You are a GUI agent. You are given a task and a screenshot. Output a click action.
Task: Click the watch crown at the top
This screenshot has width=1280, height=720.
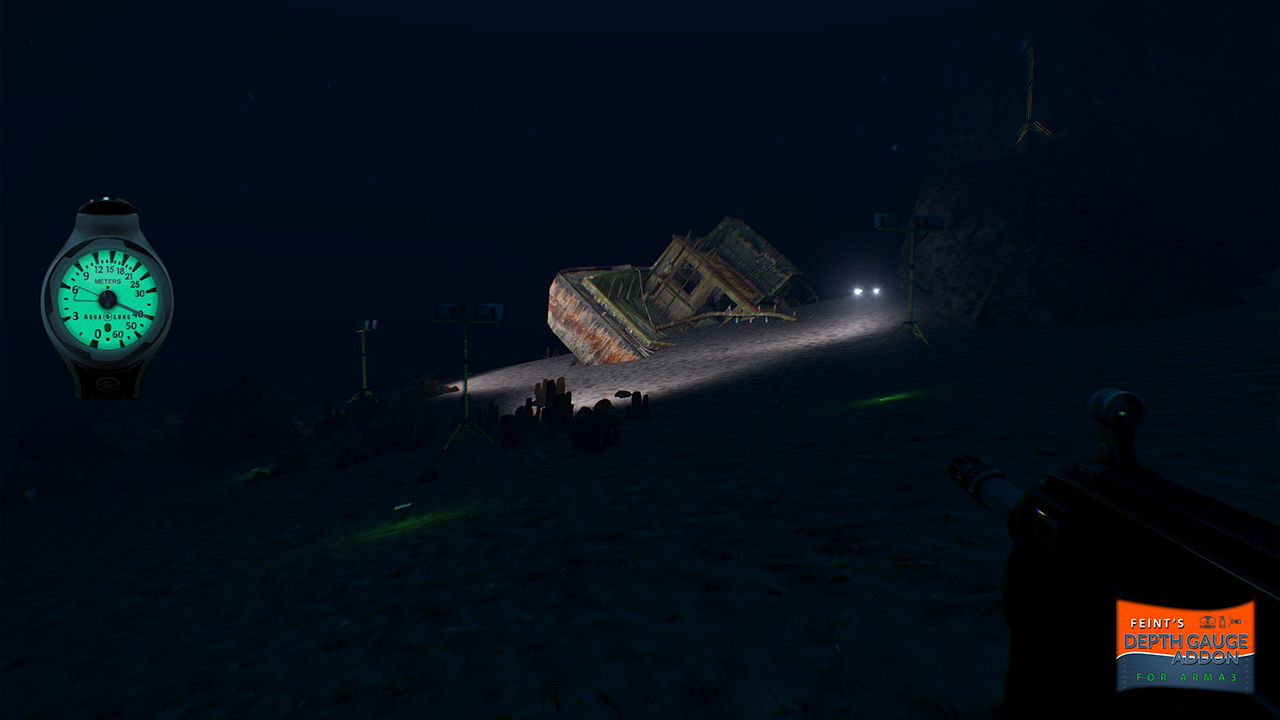pyautogui.click(x=107, y=205)
